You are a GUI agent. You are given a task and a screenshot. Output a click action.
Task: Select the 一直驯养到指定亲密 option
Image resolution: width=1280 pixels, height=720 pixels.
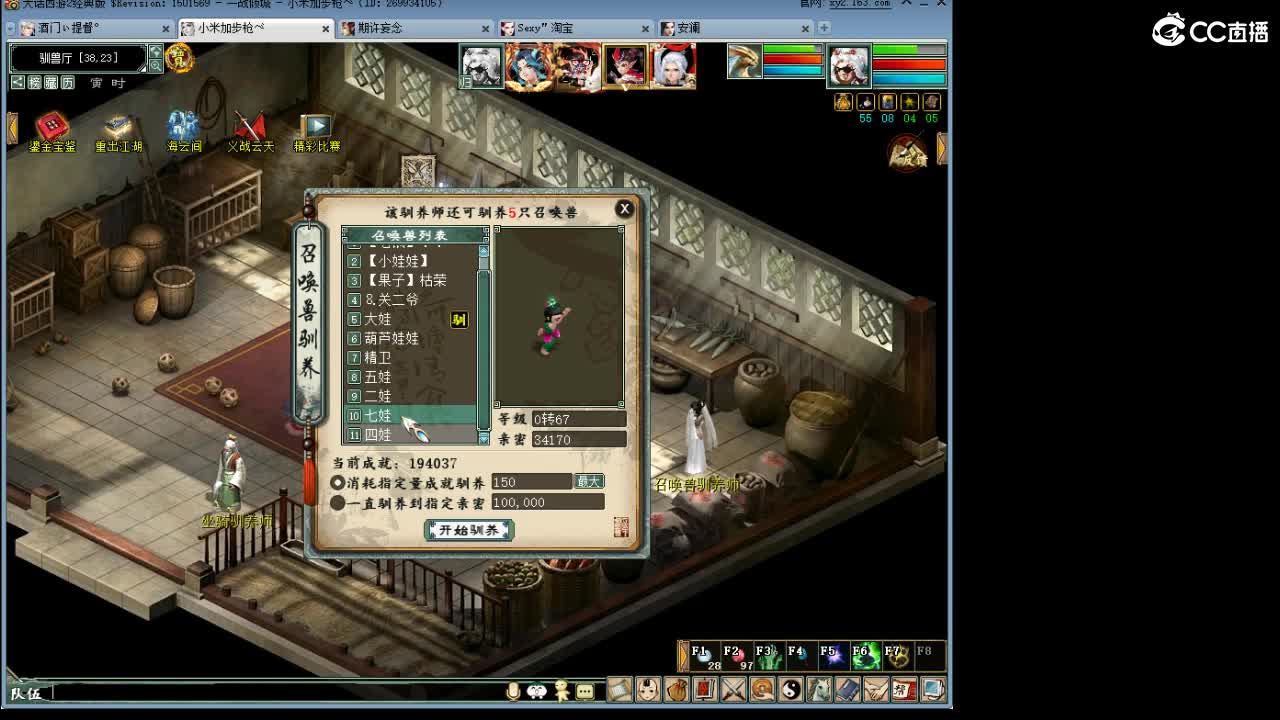coord(337,502)
